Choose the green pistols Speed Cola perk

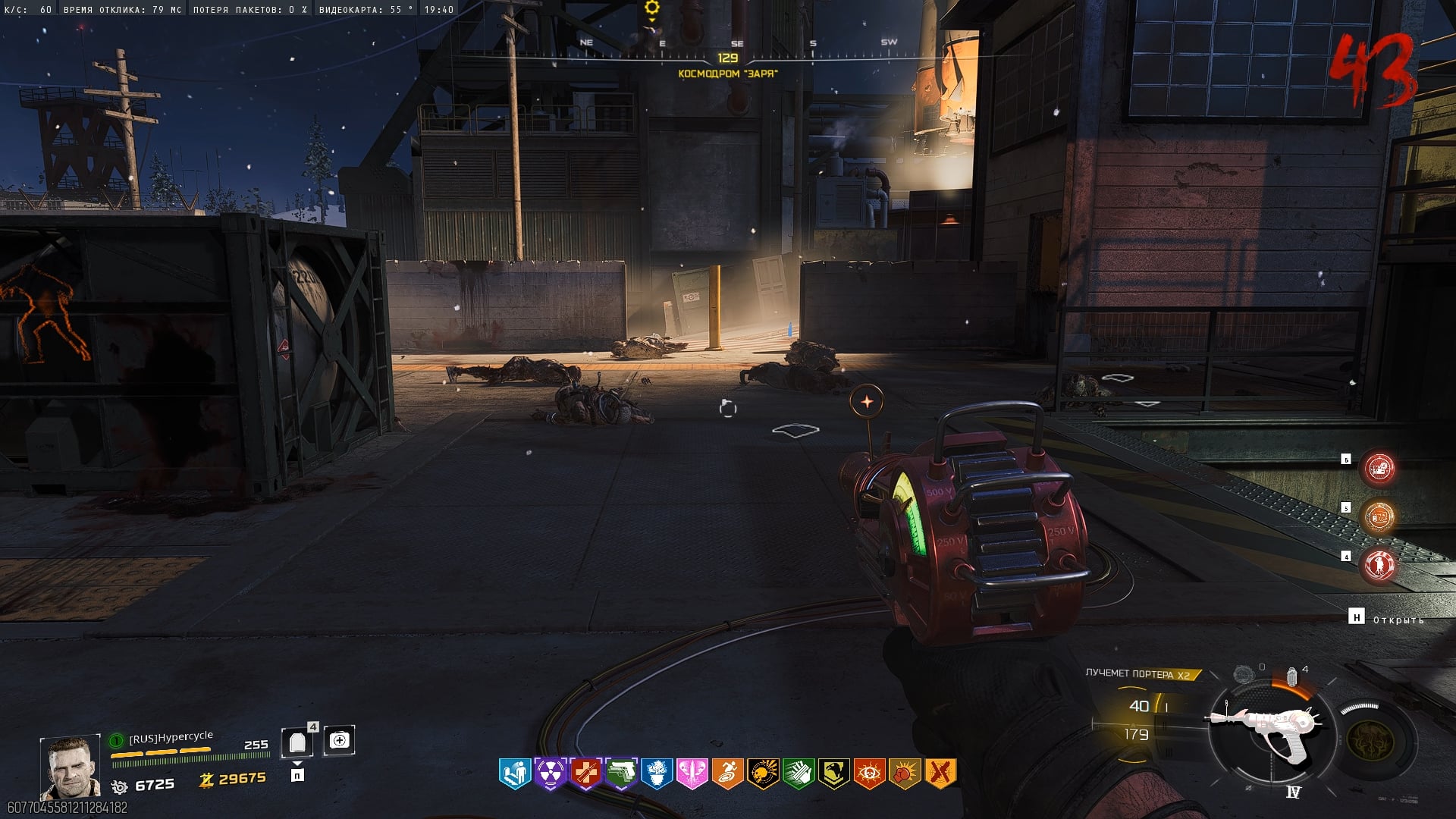pyautogui.click(x=622, y=773)
